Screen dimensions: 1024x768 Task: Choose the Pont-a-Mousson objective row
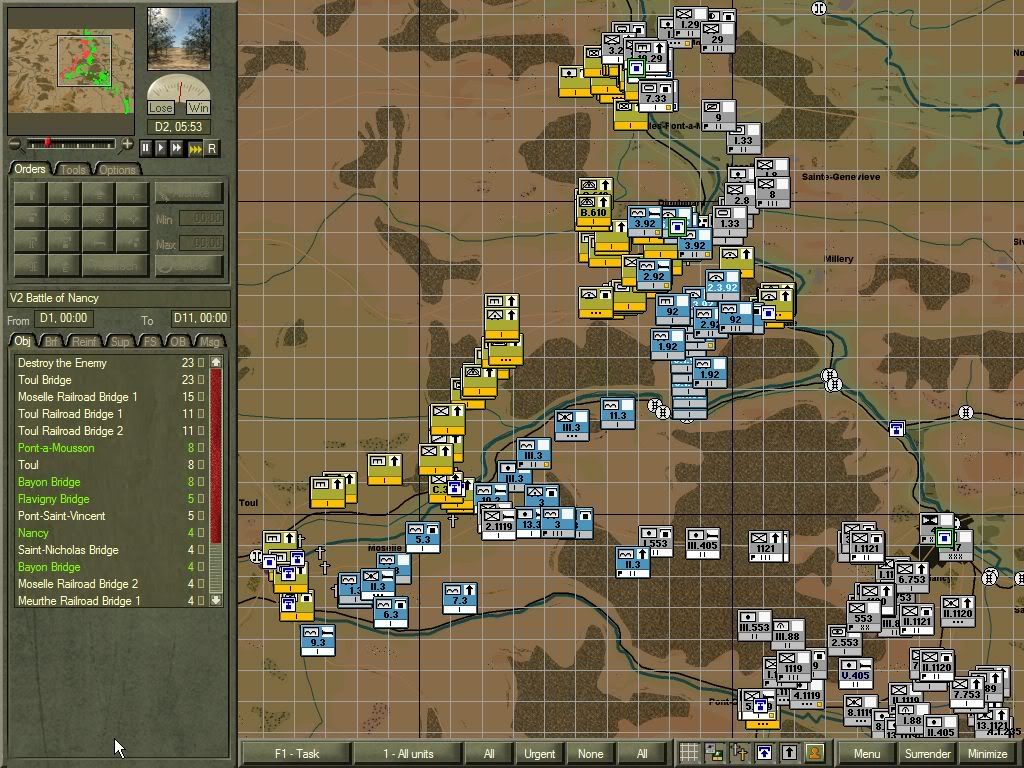(56, 448)
